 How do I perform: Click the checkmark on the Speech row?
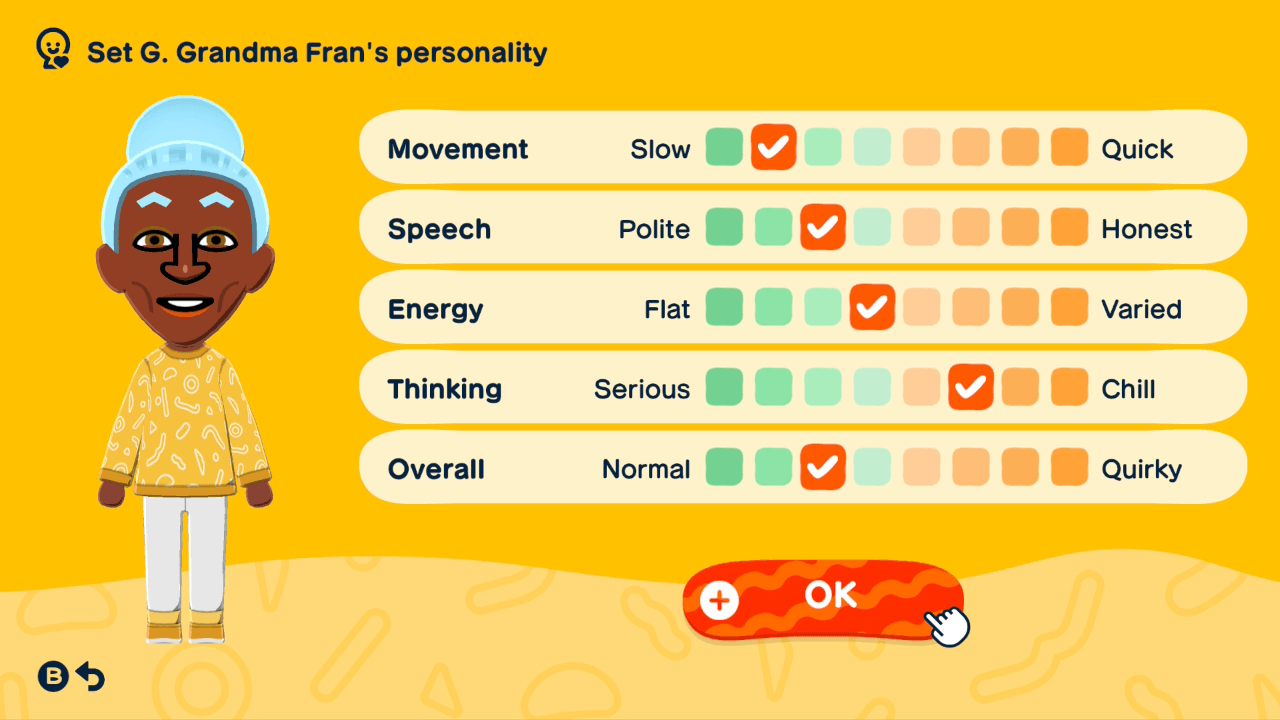point(823,227)
